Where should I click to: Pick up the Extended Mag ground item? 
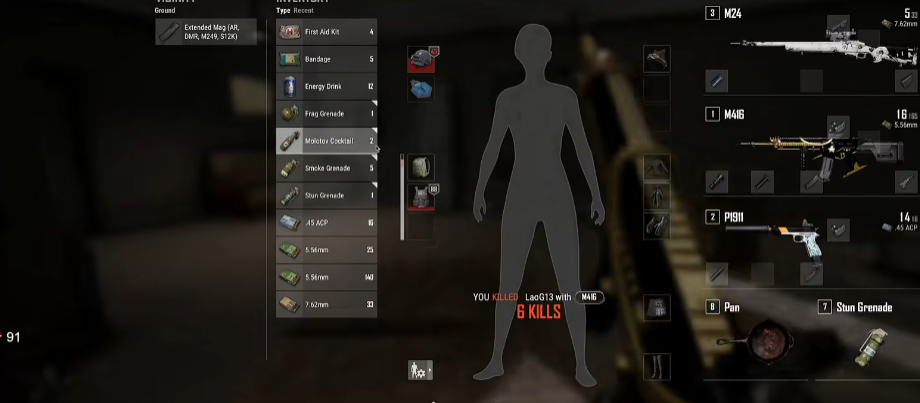click(209, 32)
